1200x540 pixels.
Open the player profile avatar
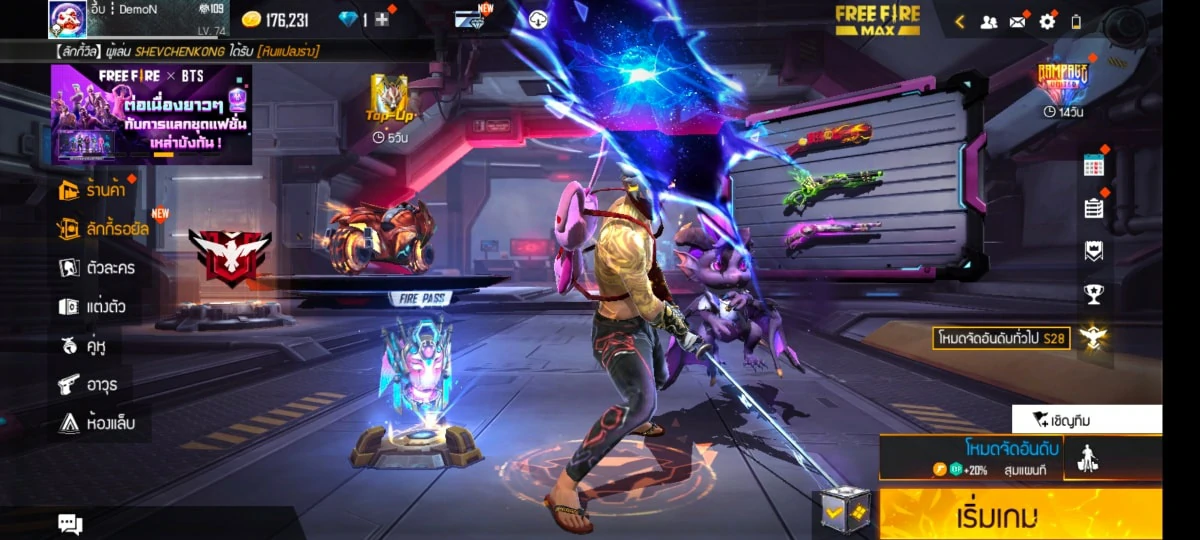[67, 19]
